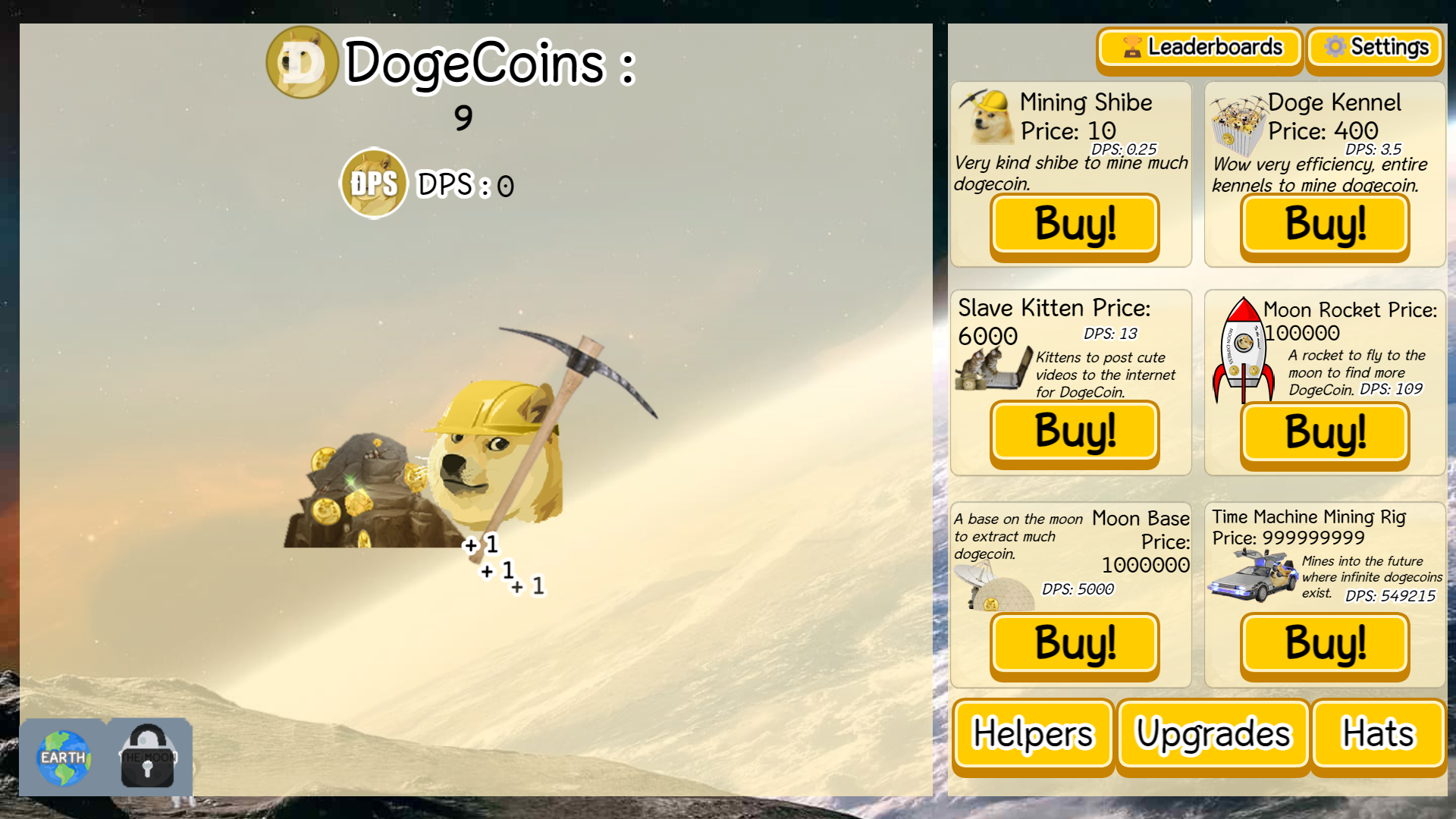Switch to the Upgrades tab
The height and width of the screenshot is (819, 1456).
coord(1211,733)
